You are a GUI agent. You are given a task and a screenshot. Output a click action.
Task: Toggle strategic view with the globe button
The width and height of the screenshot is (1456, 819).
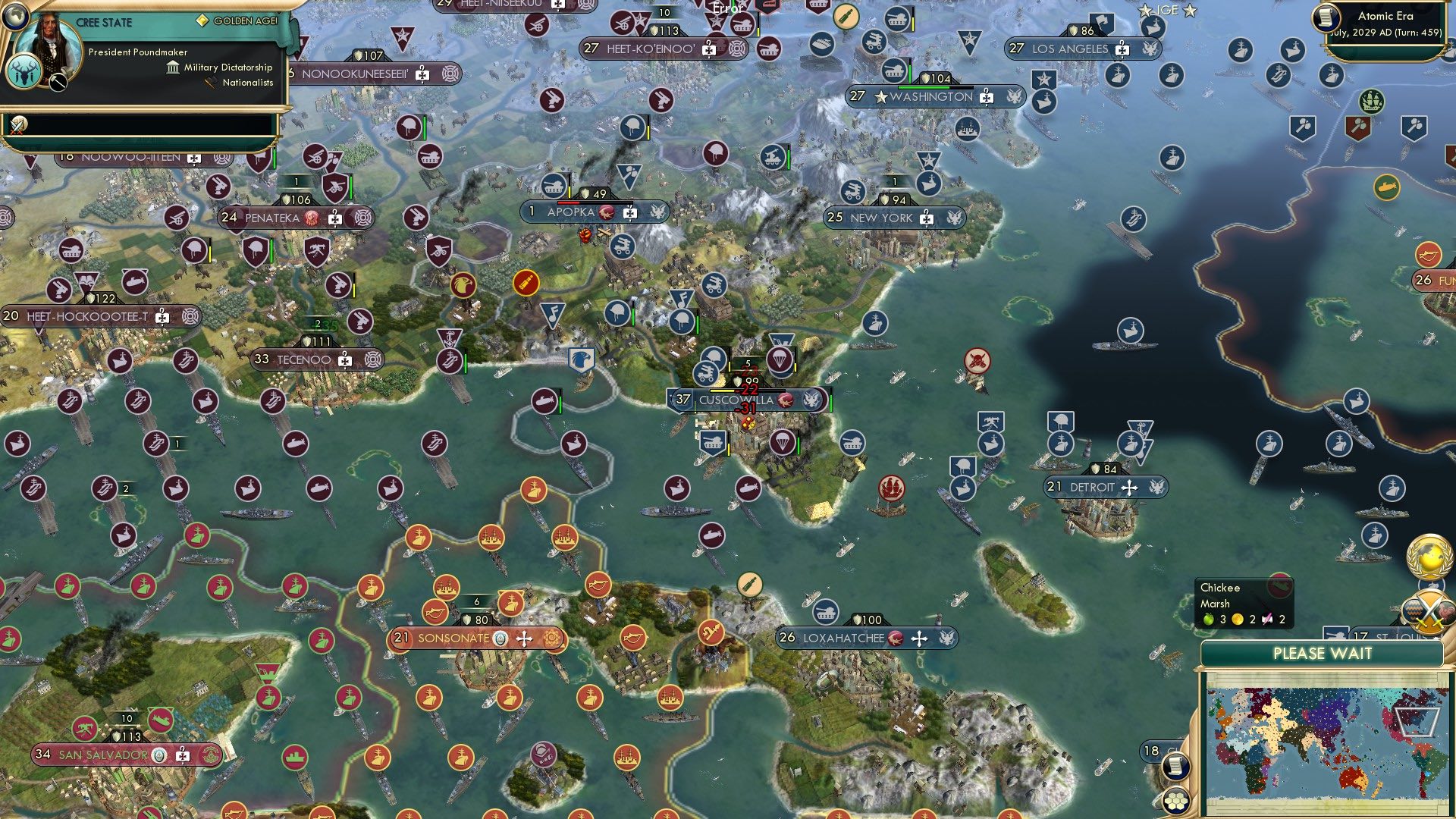[15, 18]
